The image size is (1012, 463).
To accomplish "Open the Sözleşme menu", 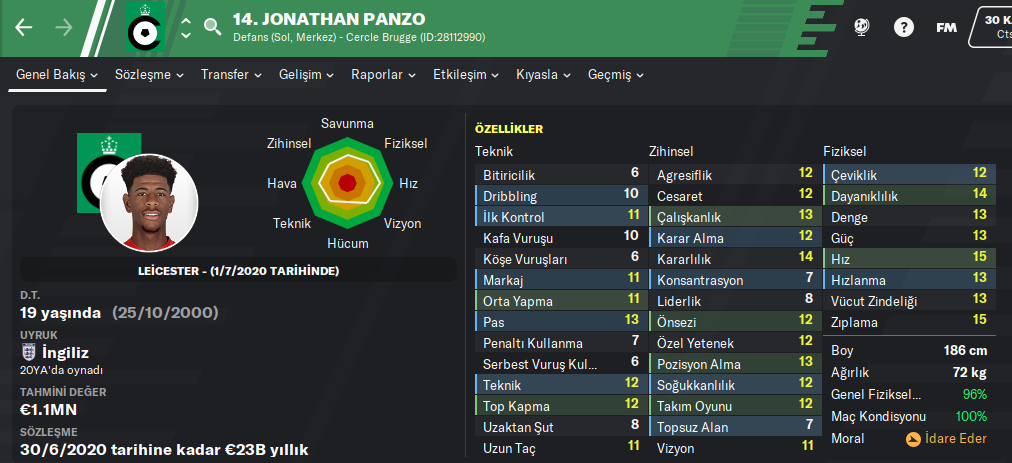I will 149,75.
